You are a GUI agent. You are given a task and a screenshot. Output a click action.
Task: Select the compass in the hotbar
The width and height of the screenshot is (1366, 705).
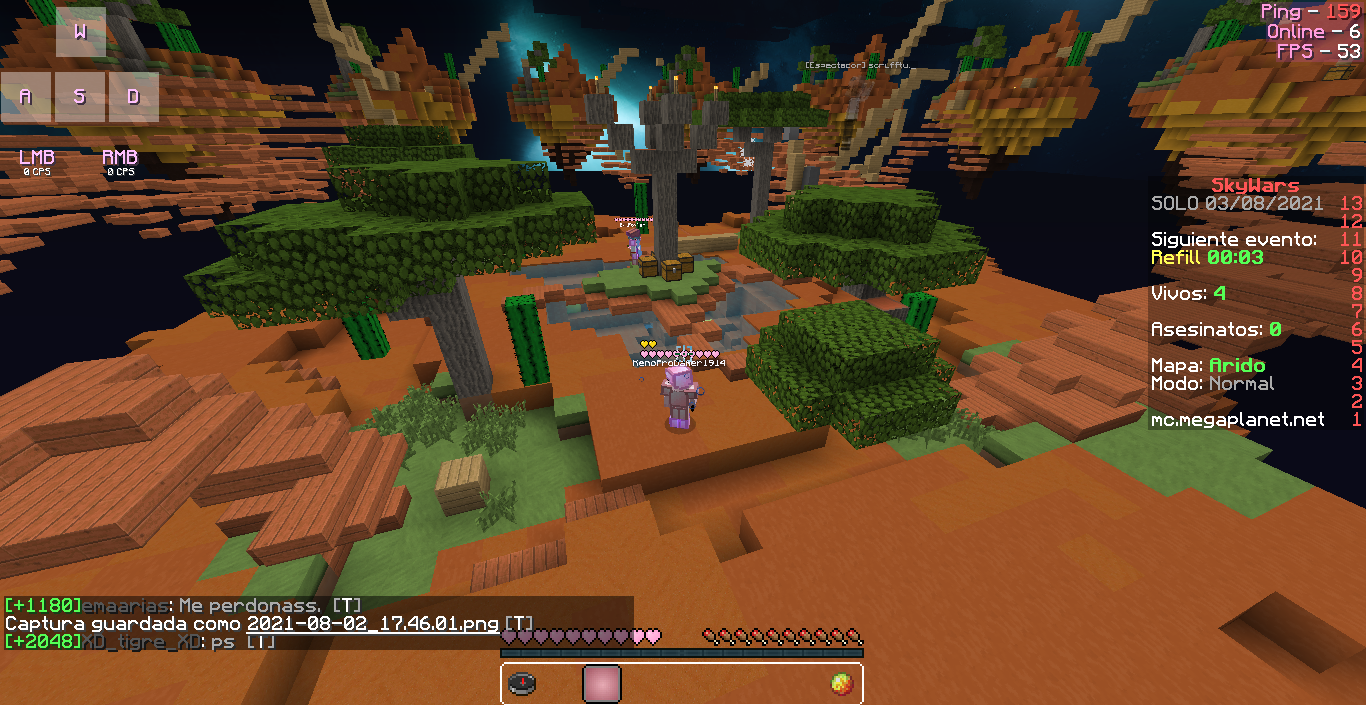pyautogui.click(x=522, y=684)
